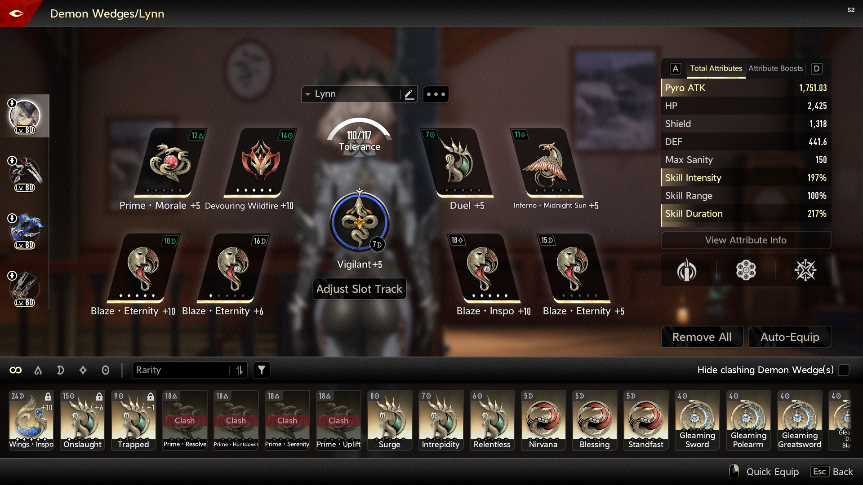The image size is (863, 485).
Task: Click the Remove All button
Action: (701, 337)
